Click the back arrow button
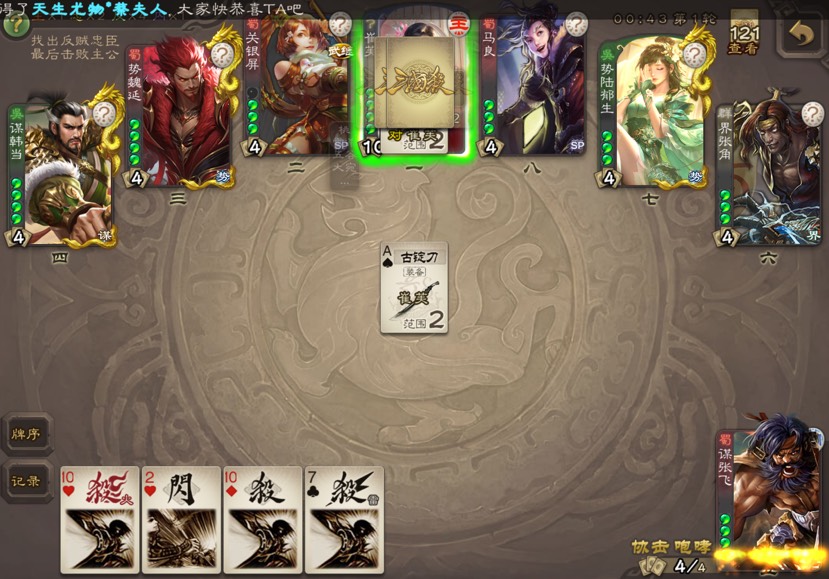This screenshot has height=579, width=829. [799, 34]
